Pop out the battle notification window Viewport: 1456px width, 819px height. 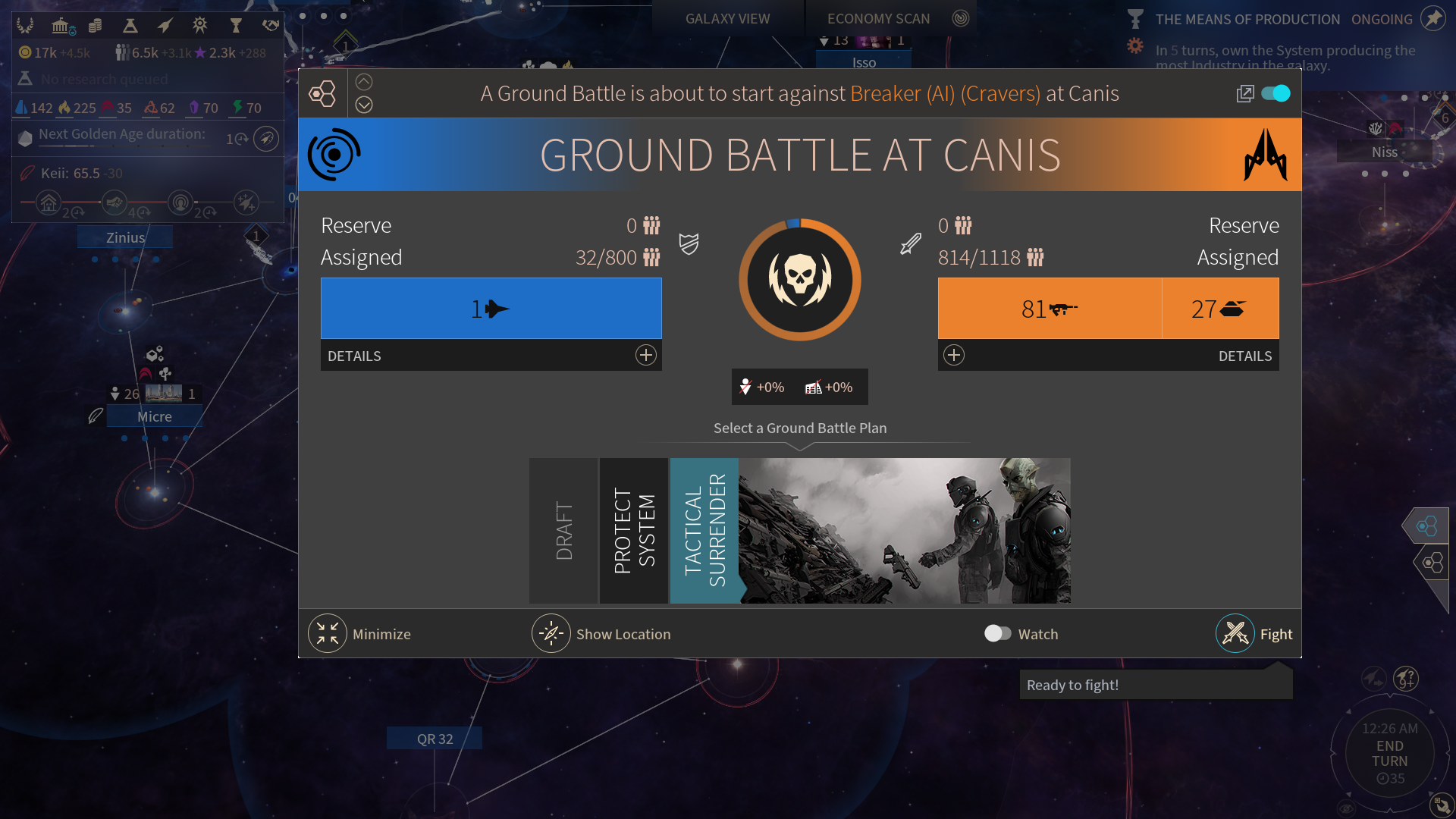click(x=1244, y=93)
